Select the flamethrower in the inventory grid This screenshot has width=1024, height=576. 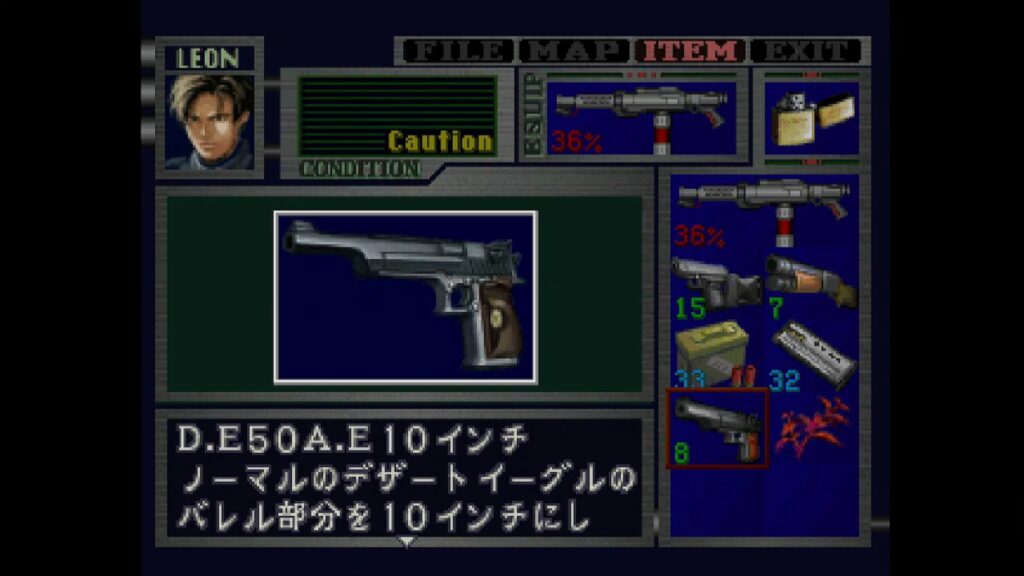click(x=764, y=211)
